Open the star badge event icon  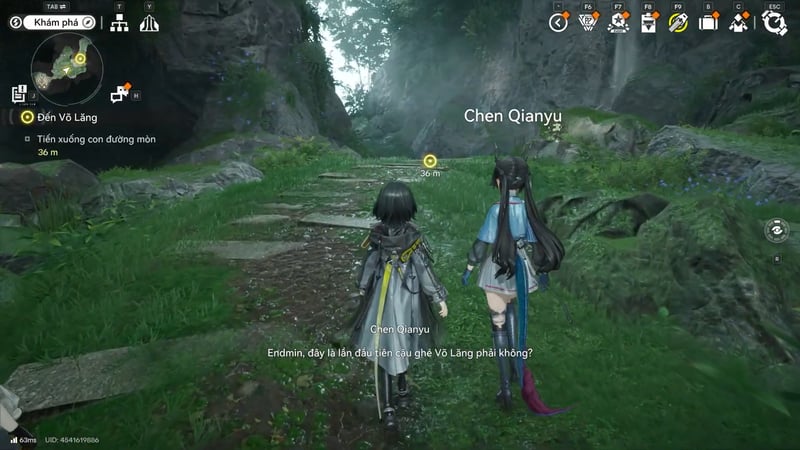[x=618, y=22]
